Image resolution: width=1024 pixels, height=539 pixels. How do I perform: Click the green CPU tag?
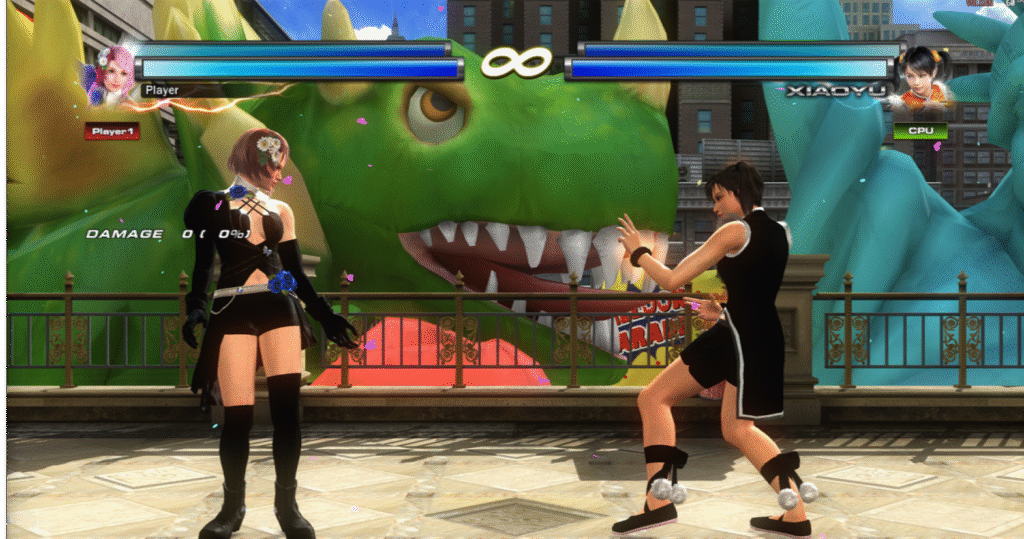[920, 131]
